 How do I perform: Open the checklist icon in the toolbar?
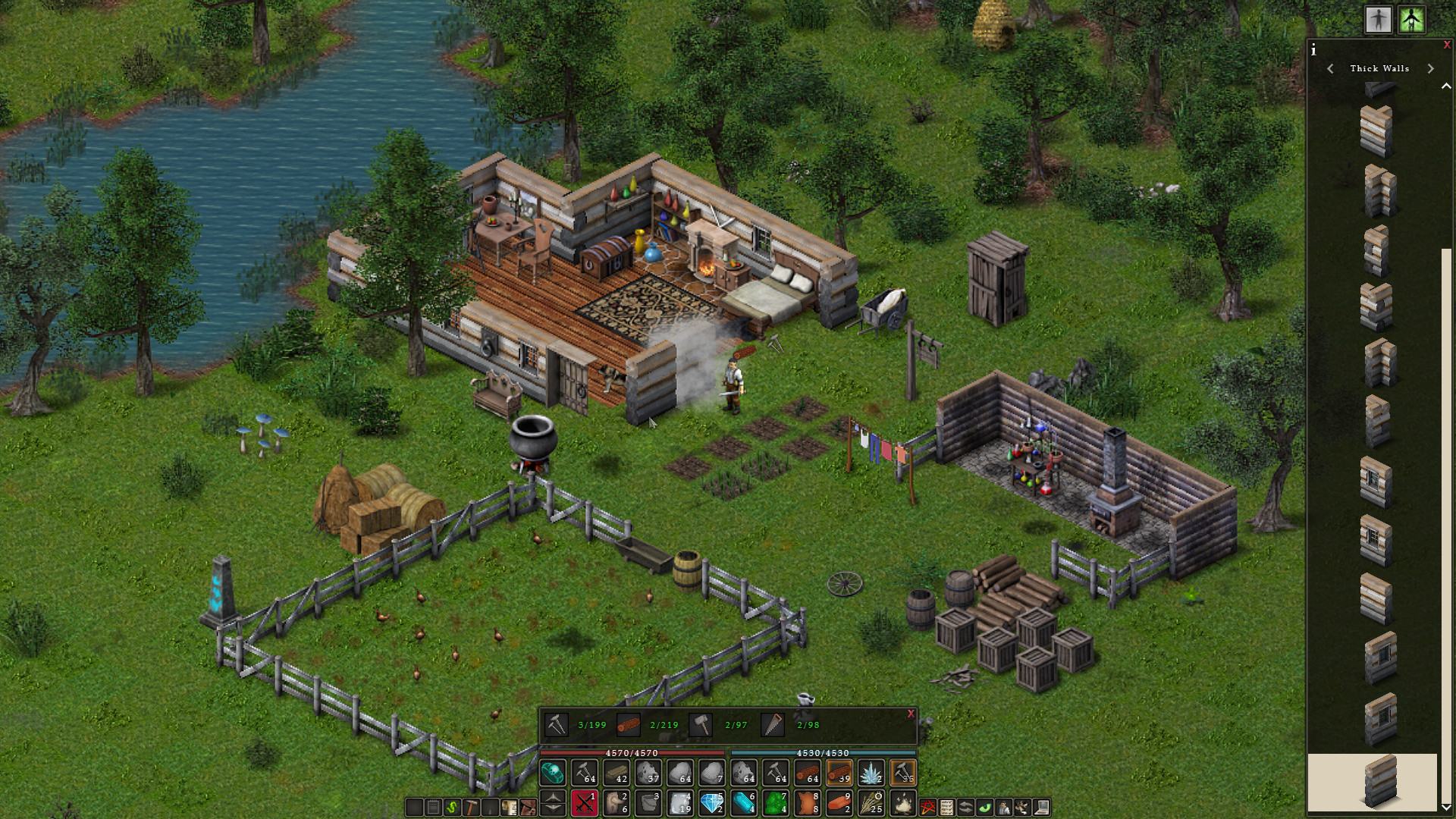click(x=946, y=807)
